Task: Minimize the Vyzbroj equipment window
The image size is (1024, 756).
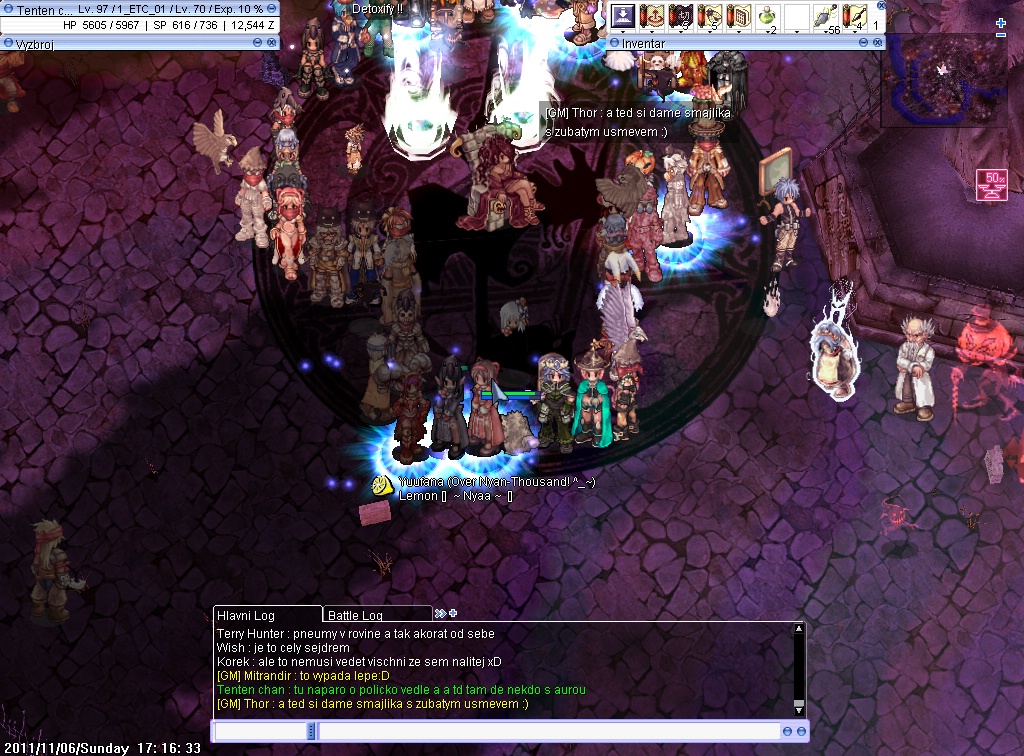Action: (258, 42)
